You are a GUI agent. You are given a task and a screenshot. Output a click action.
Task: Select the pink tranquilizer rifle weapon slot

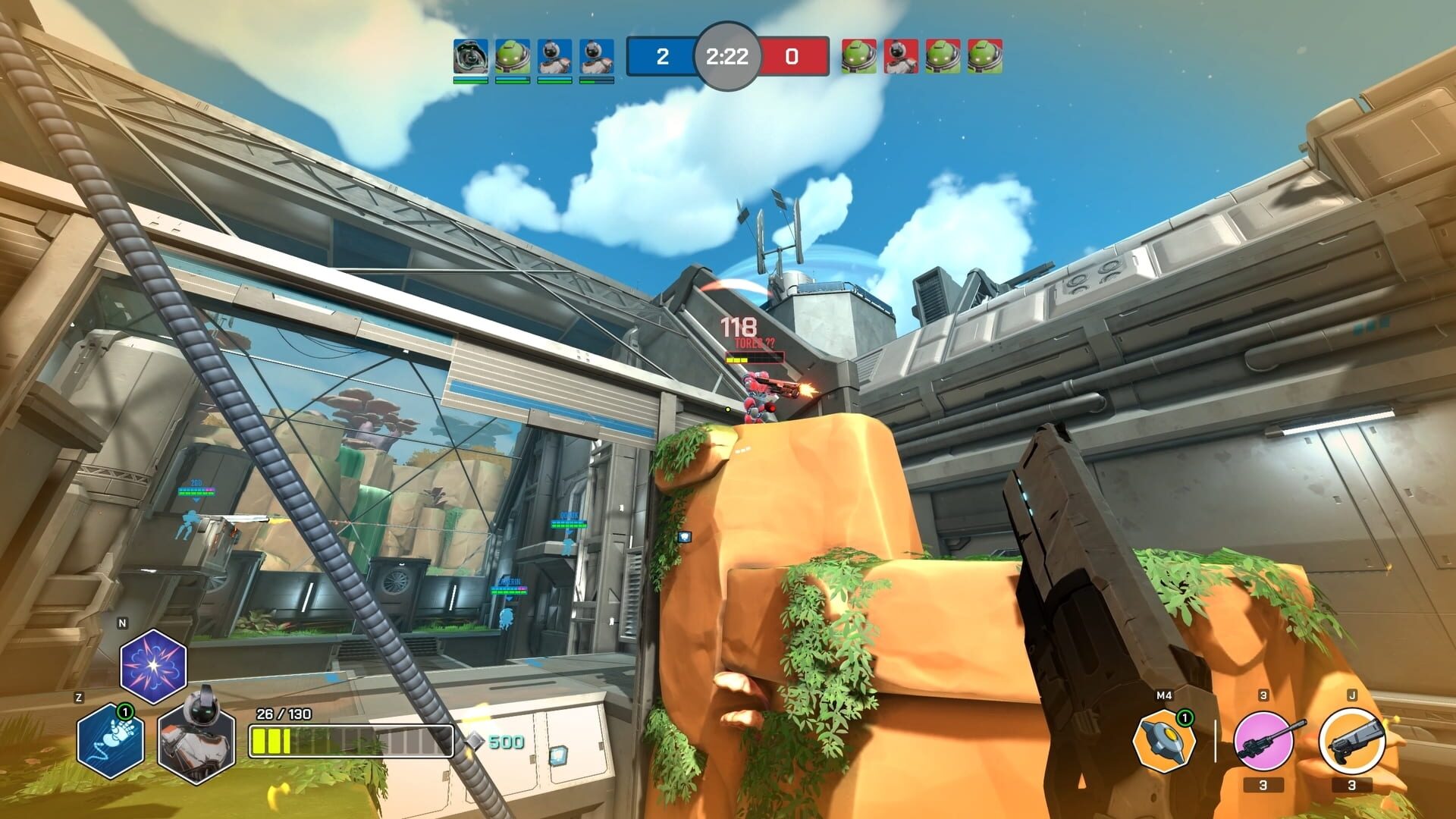click(x=1263, y=741)
